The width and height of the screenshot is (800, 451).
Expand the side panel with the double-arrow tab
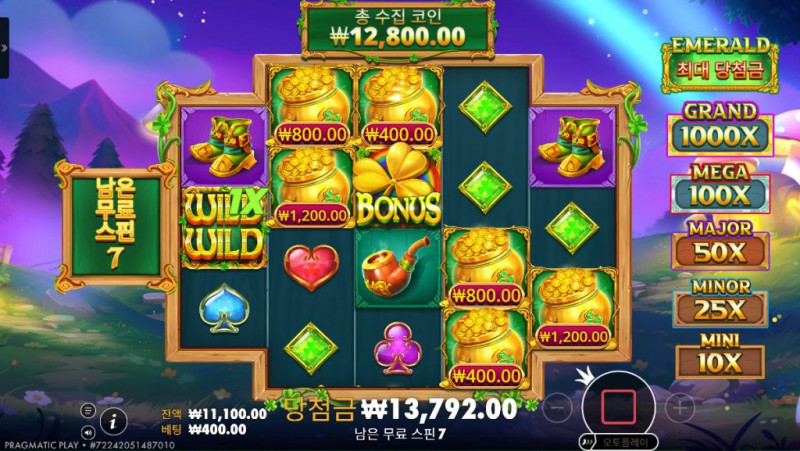4,48
